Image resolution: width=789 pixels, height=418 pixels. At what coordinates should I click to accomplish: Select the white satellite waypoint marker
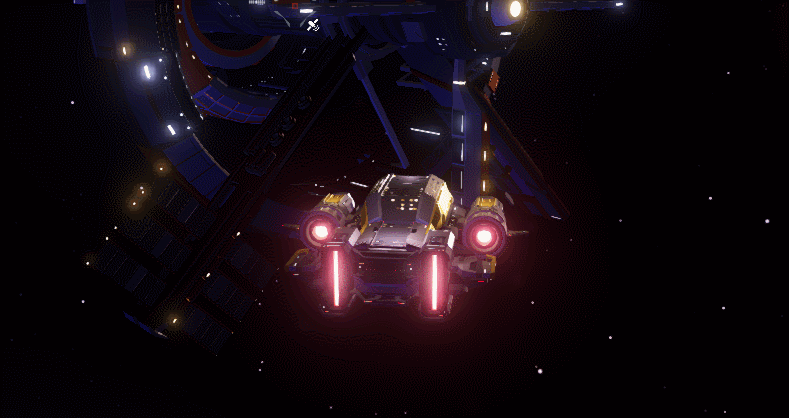[x=313, y=24]
